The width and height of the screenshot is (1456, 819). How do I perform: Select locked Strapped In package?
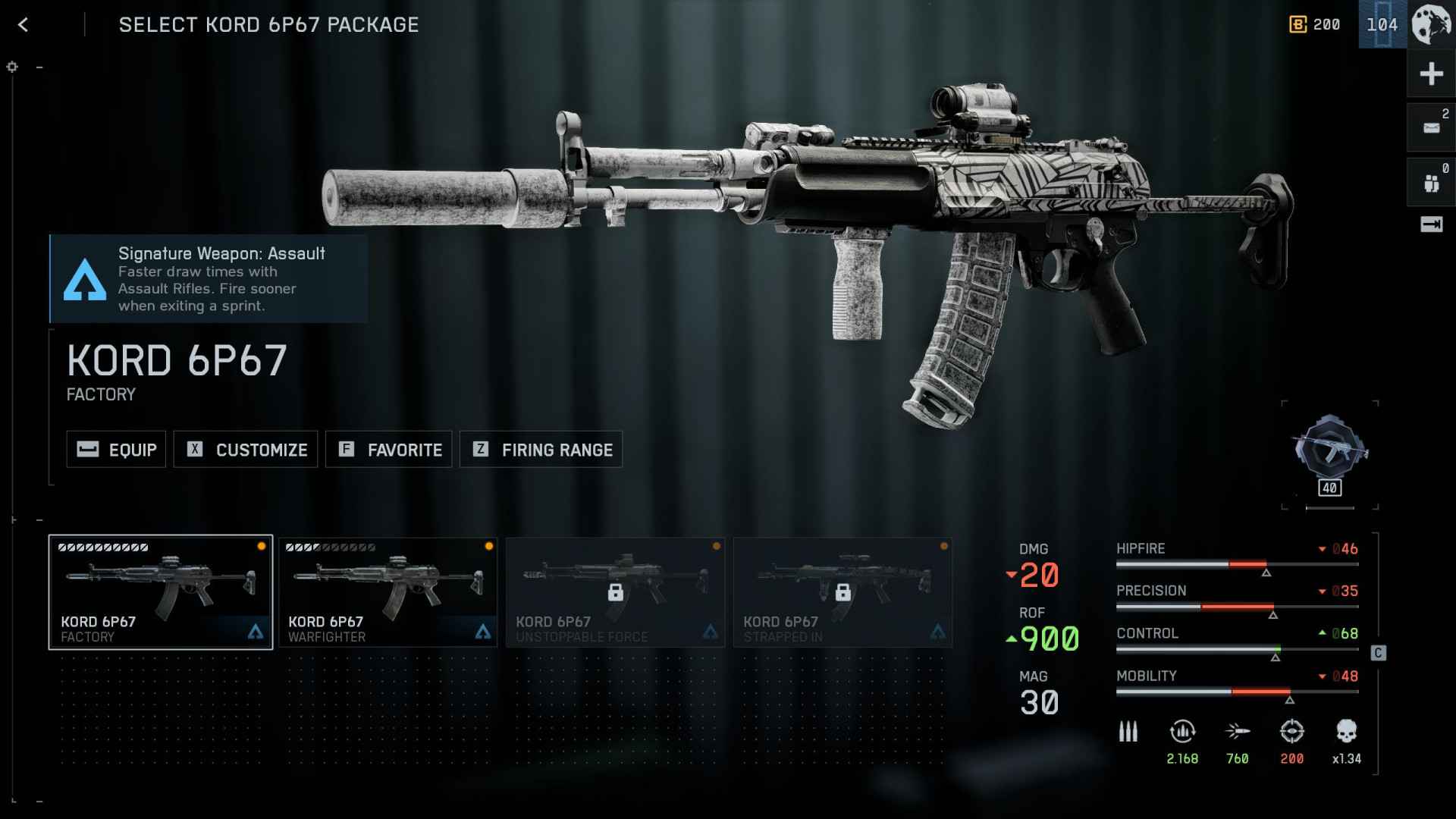[843, 592]
